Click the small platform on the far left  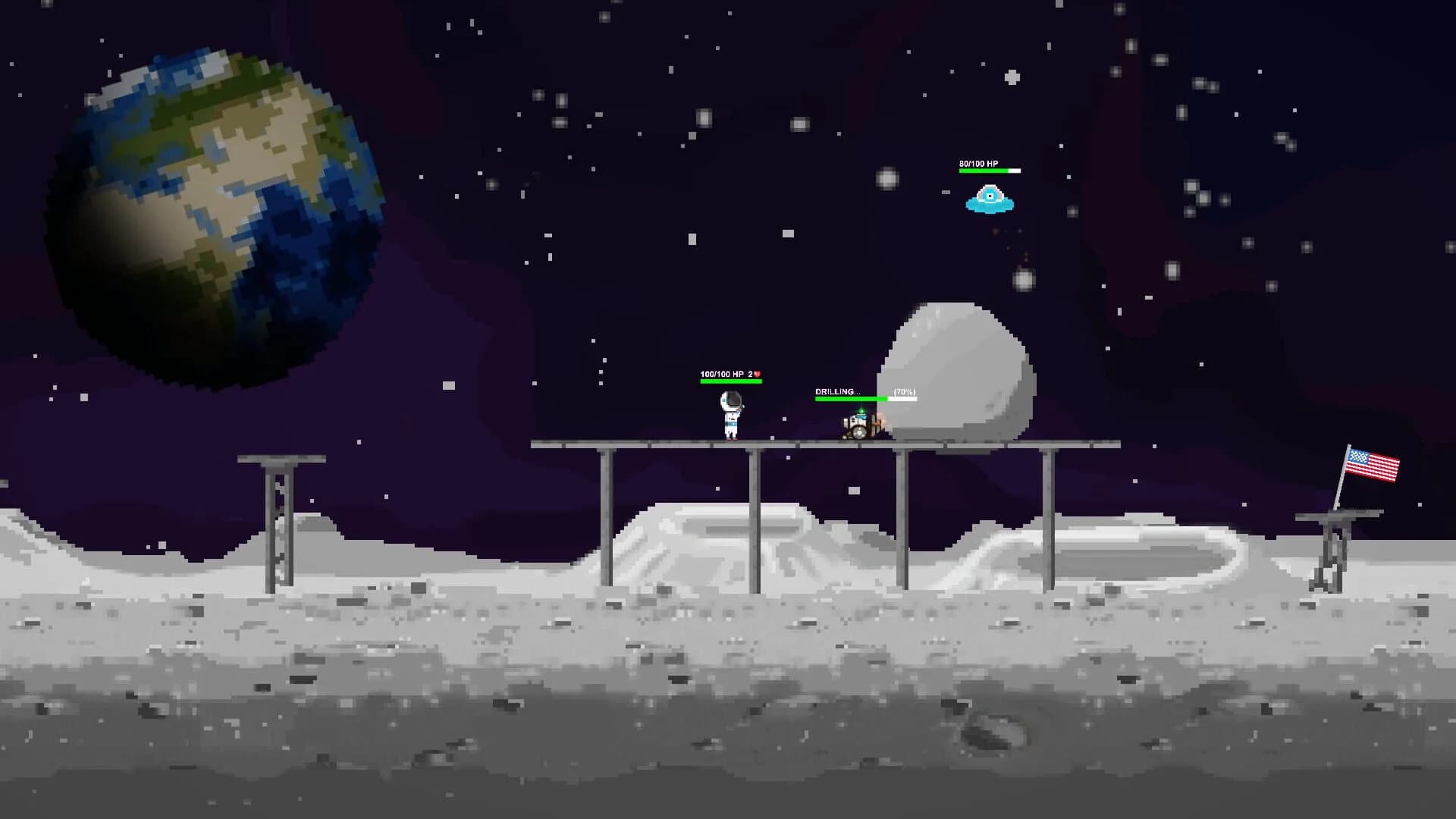click(x=277, y=457)
